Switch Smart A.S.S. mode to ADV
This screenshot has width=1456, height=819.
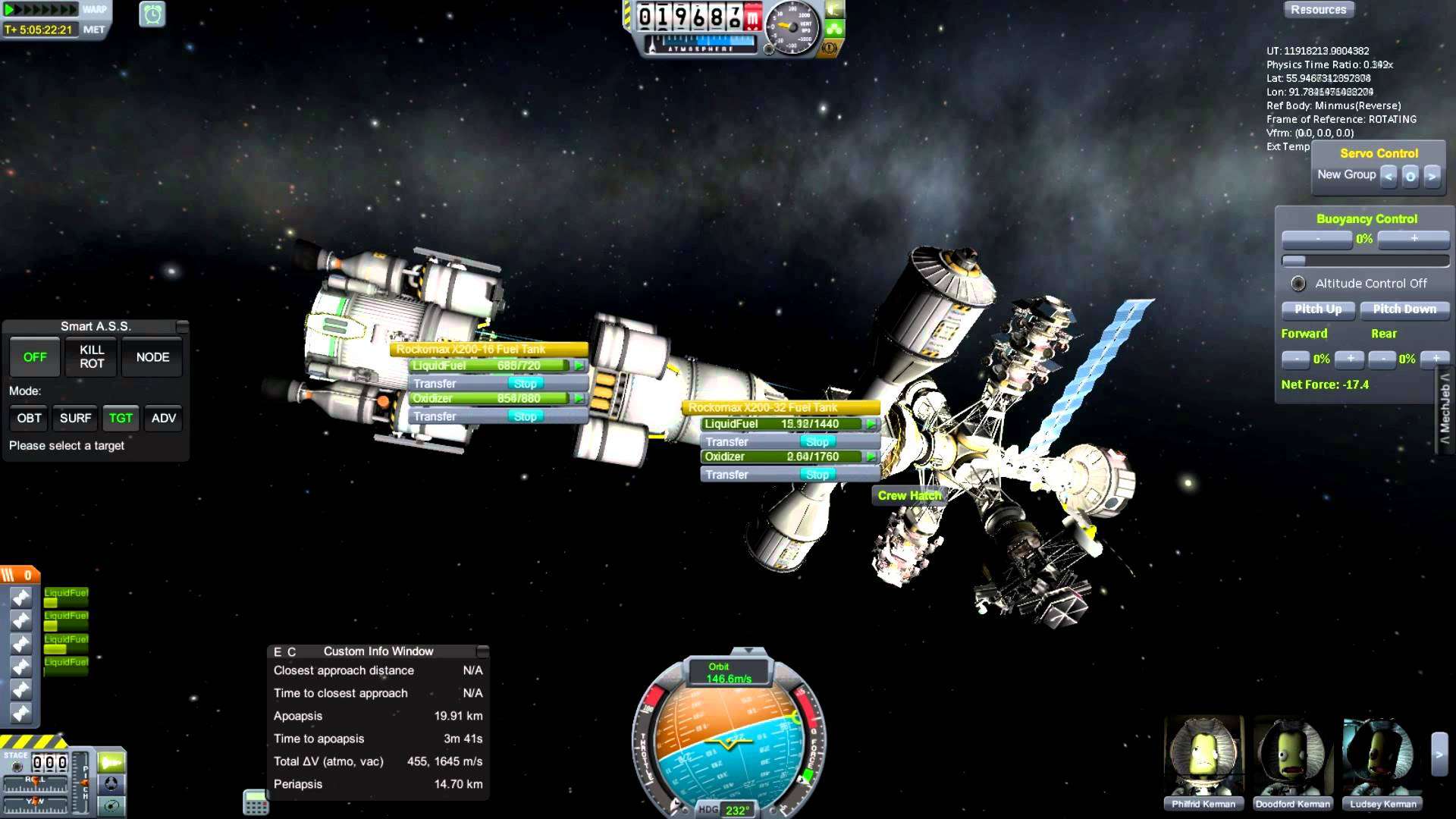point(163,418)
